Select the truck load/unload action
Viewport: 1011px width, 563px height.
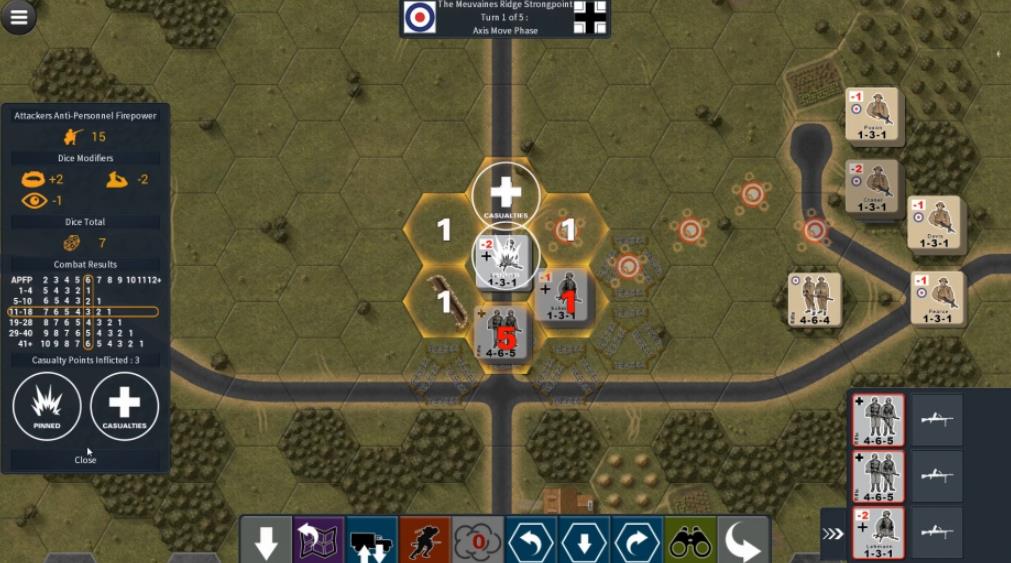371,541
